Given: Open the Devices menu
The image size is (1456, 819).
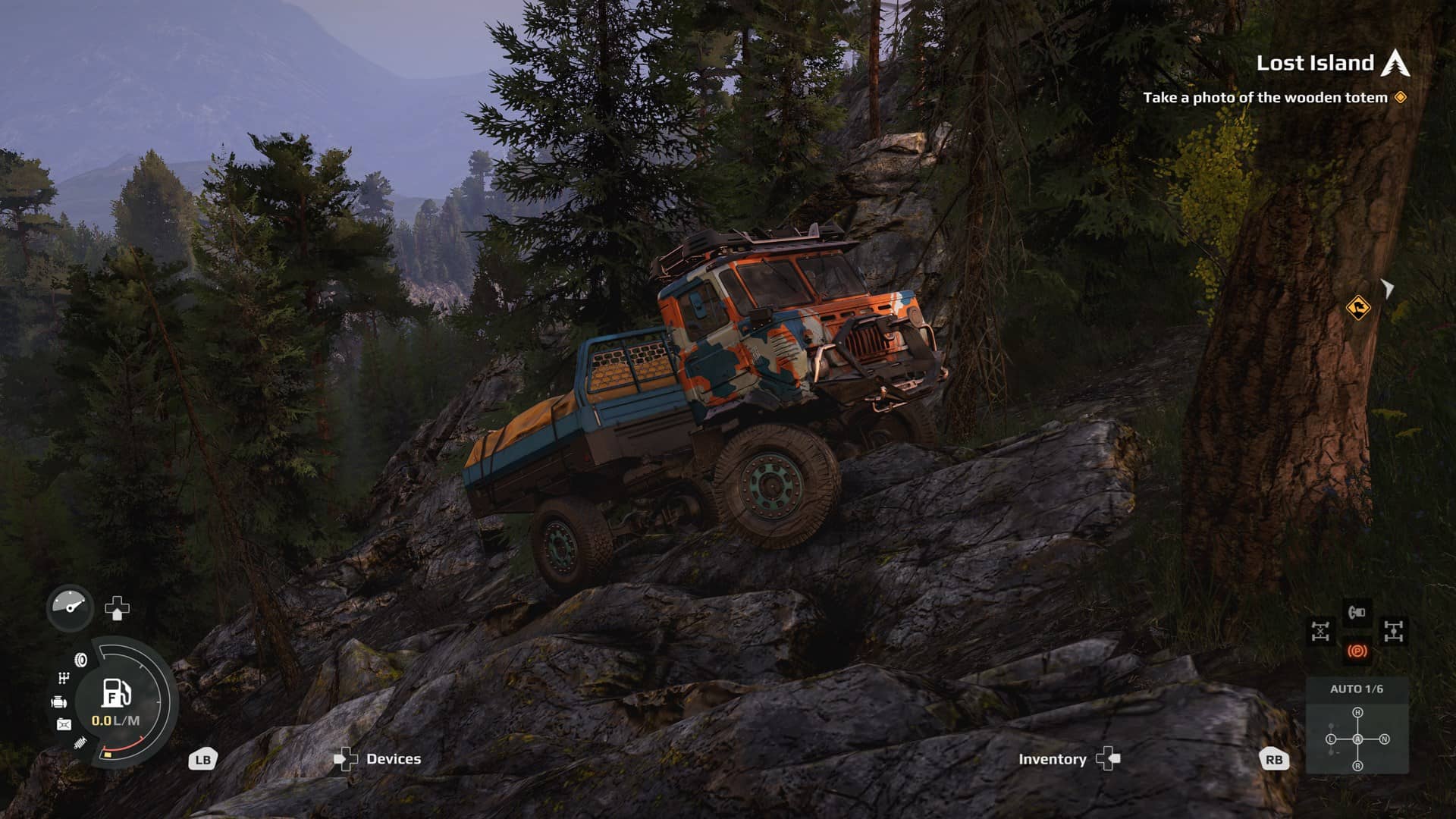Looking at the screenshot, I should coord(393,758).
